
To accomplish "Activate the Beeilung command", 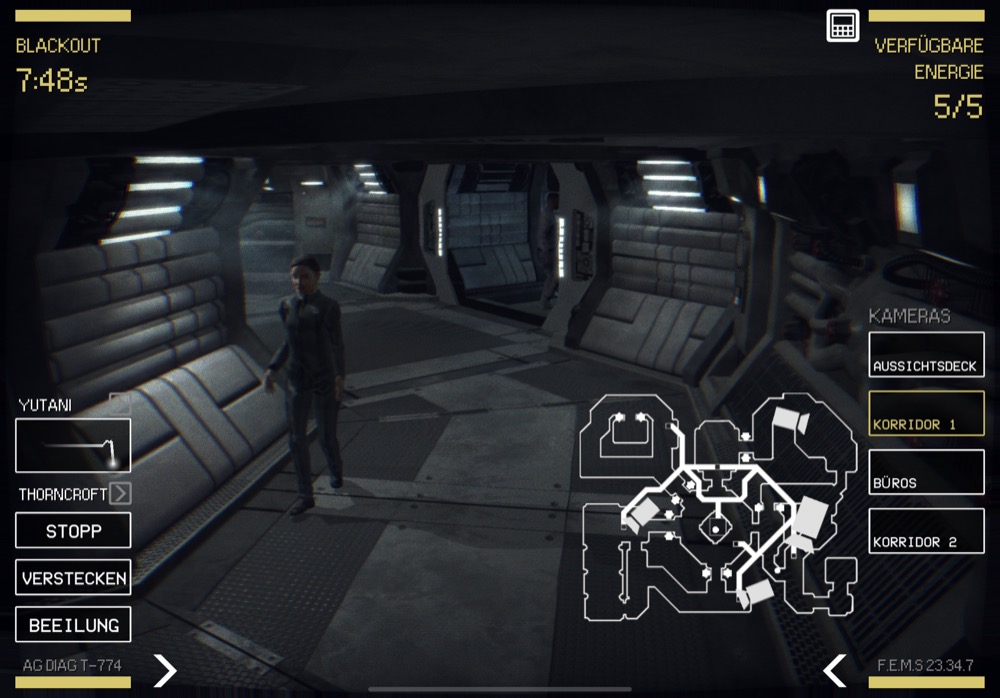I will (x=73, y=624).
